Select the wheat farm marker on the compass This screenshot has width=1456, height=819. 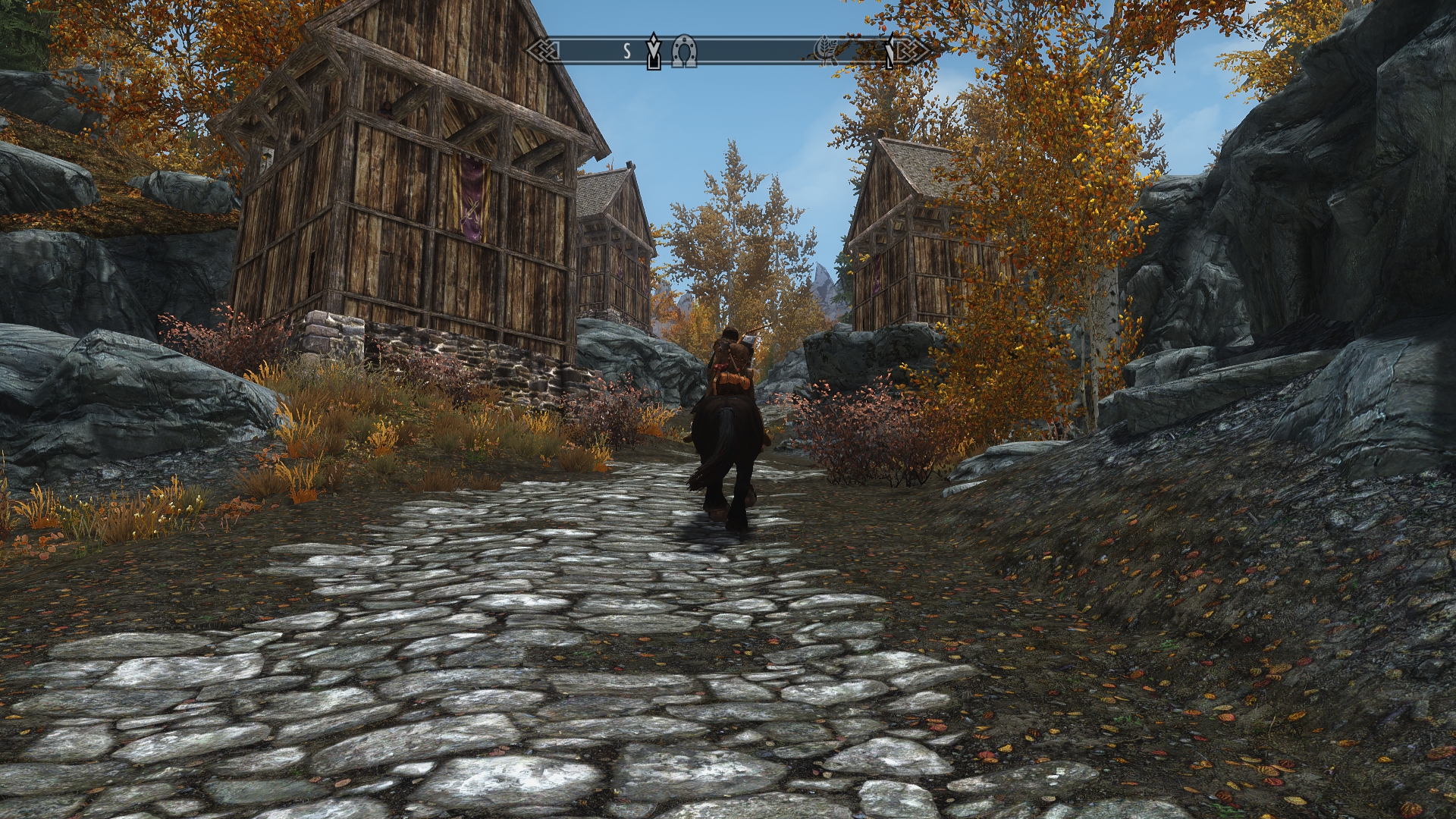(826, 51)
